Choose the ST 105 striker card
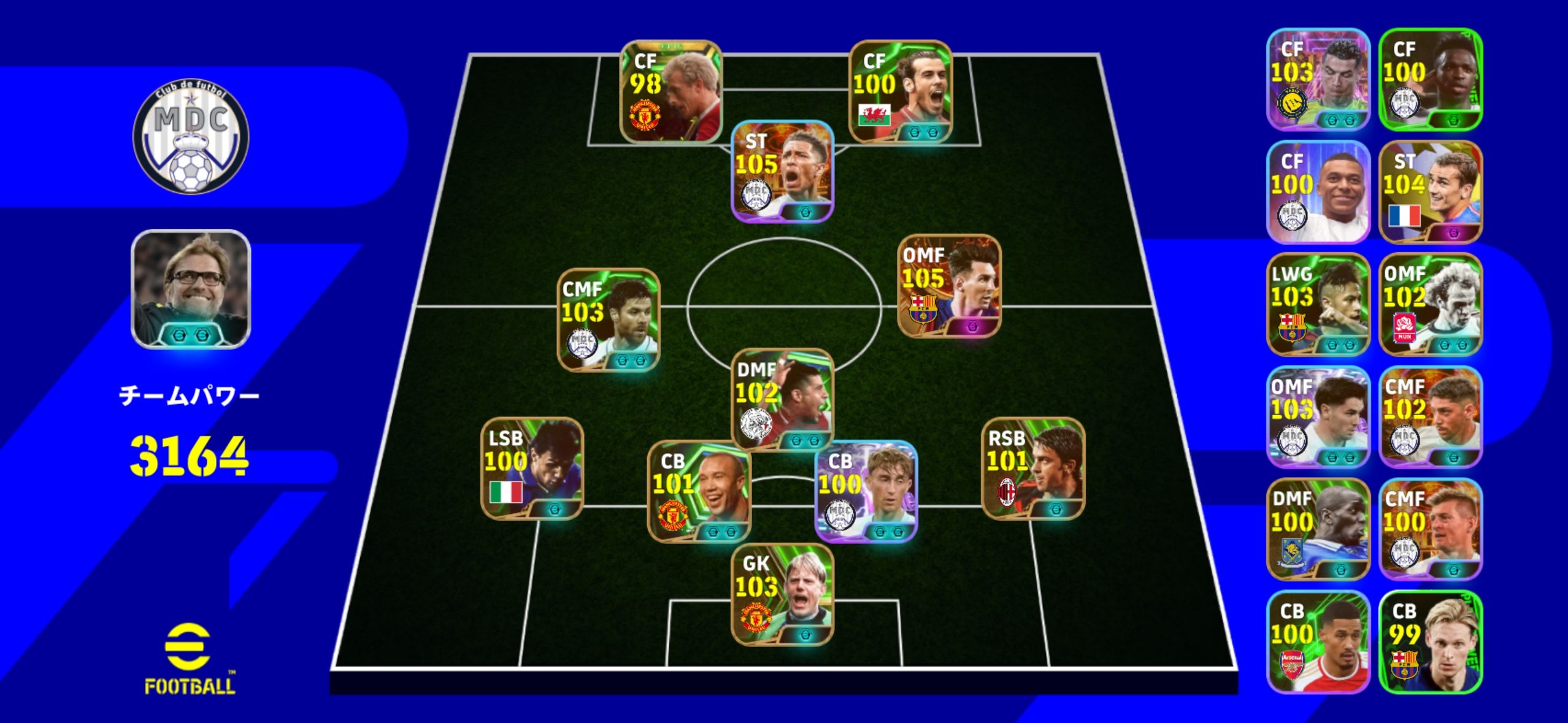The height and width of the screenshot is (723, 1568). point(782,171)
